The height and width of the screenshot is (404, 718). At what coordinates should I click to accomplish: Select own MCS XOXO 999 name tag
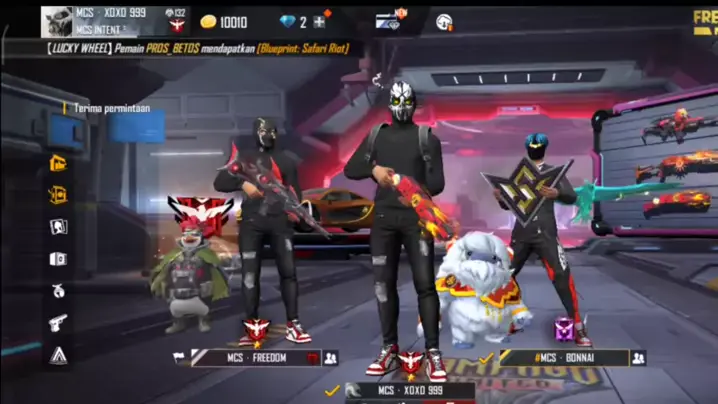[410, 391]
